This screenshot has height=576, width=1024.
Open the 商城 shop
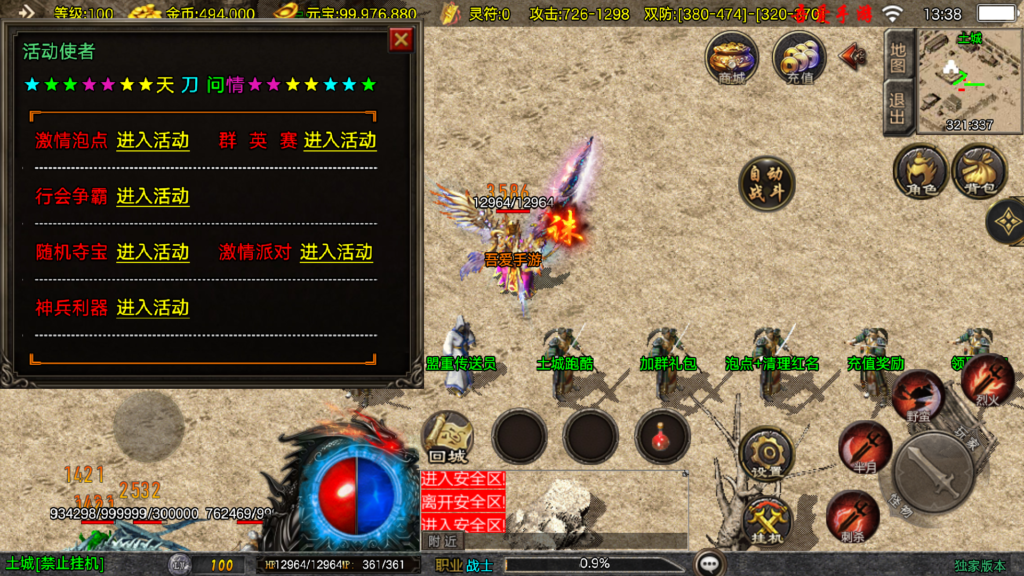732,58
